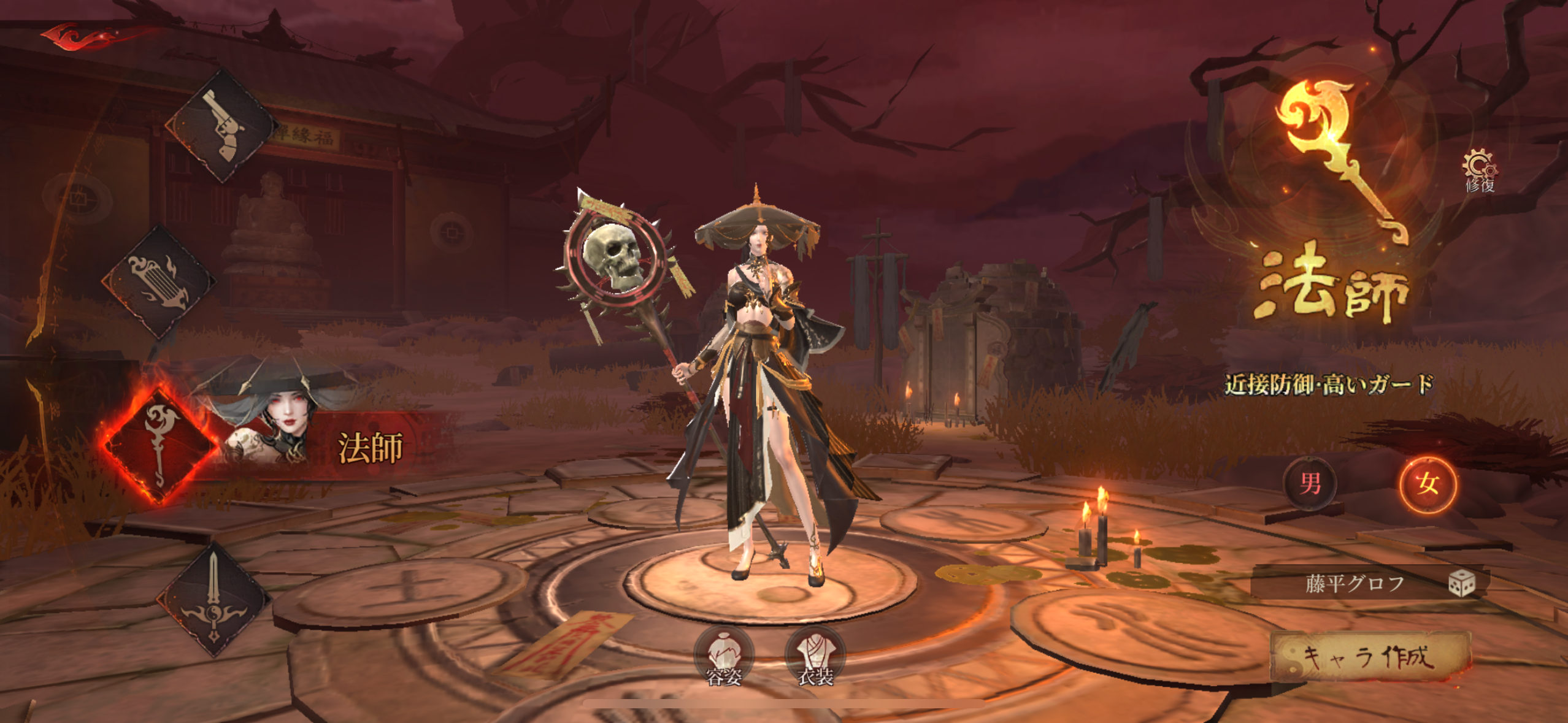Edit the character name field
This screenshot has height=723, width=1568.
(x=1353, y=583)
